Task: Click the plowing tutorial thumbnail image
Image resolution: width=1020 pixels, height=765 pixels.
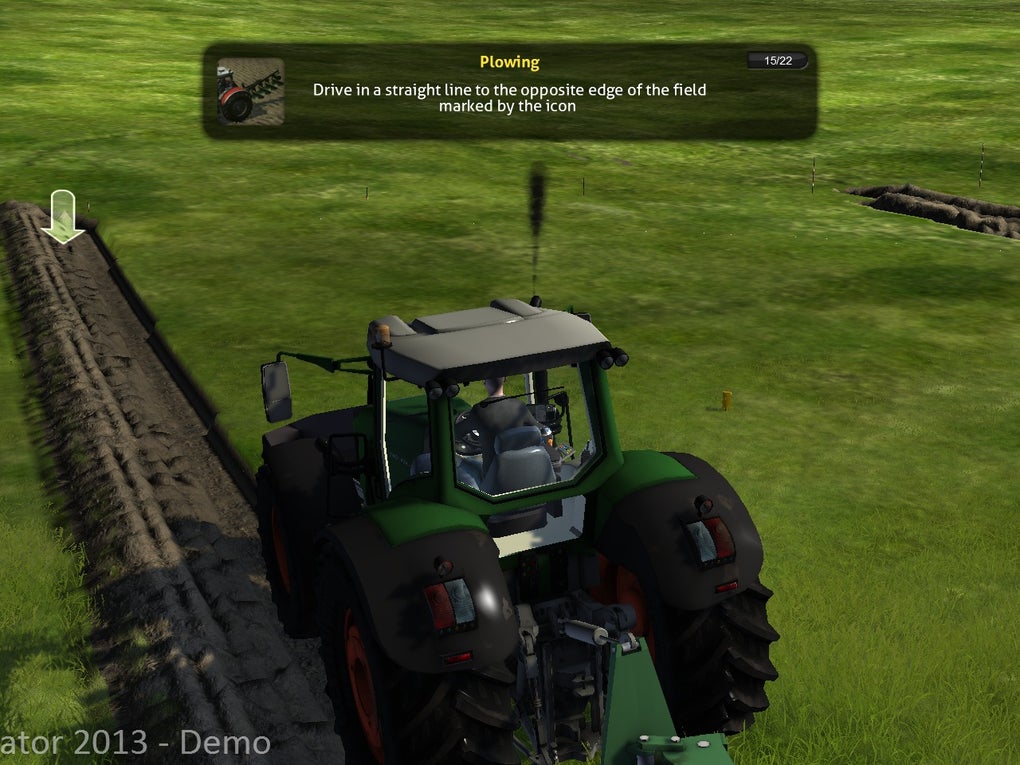Action: [x=250, y=91]
